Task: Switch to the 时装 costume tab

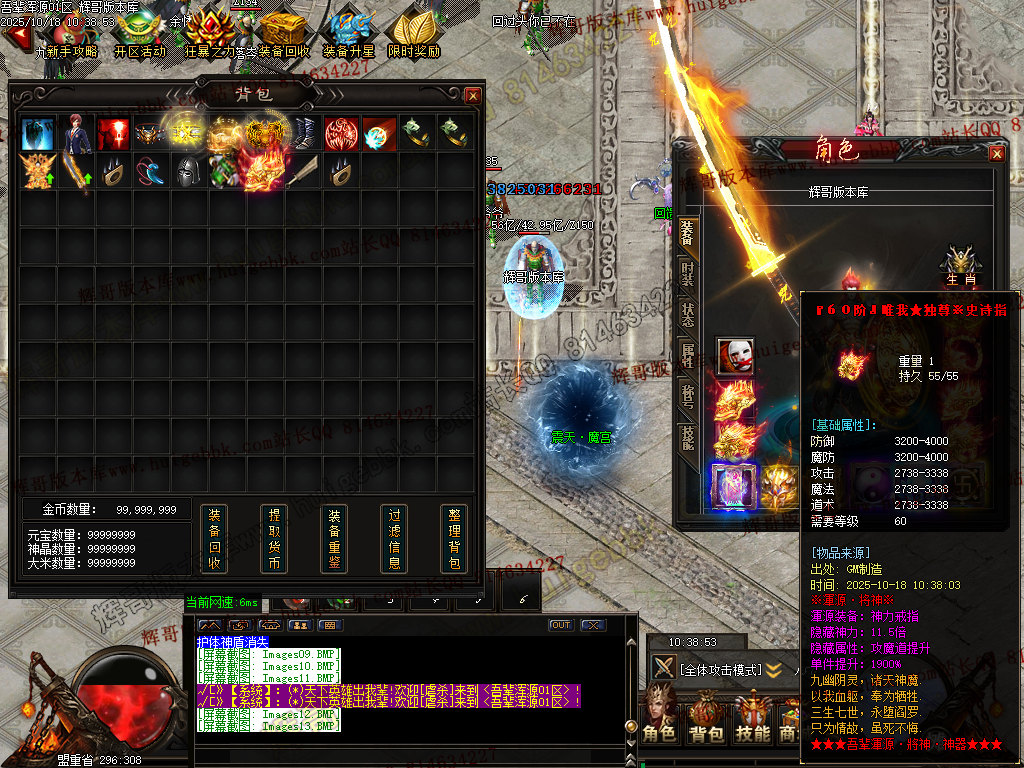Action: click(x=688, y=273)
